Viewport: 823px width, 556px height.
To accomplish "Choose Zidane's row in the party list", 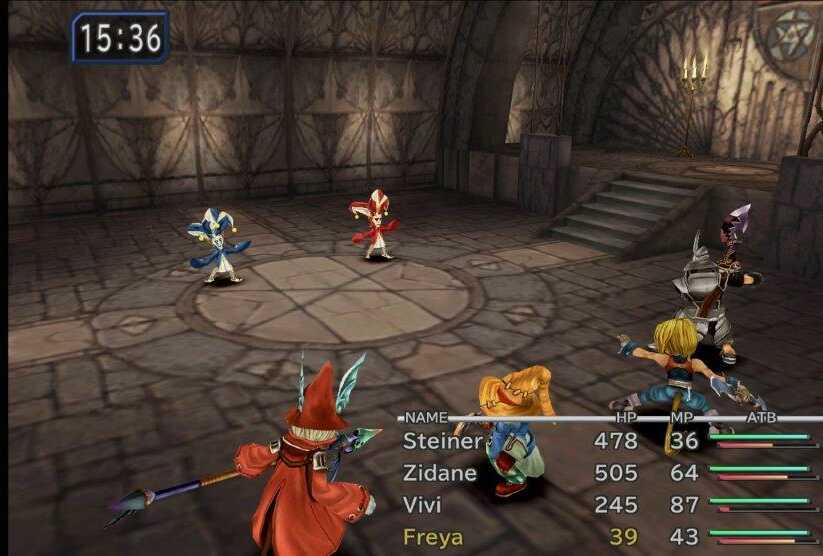I will pyautogui.click(x=439, y=472).
